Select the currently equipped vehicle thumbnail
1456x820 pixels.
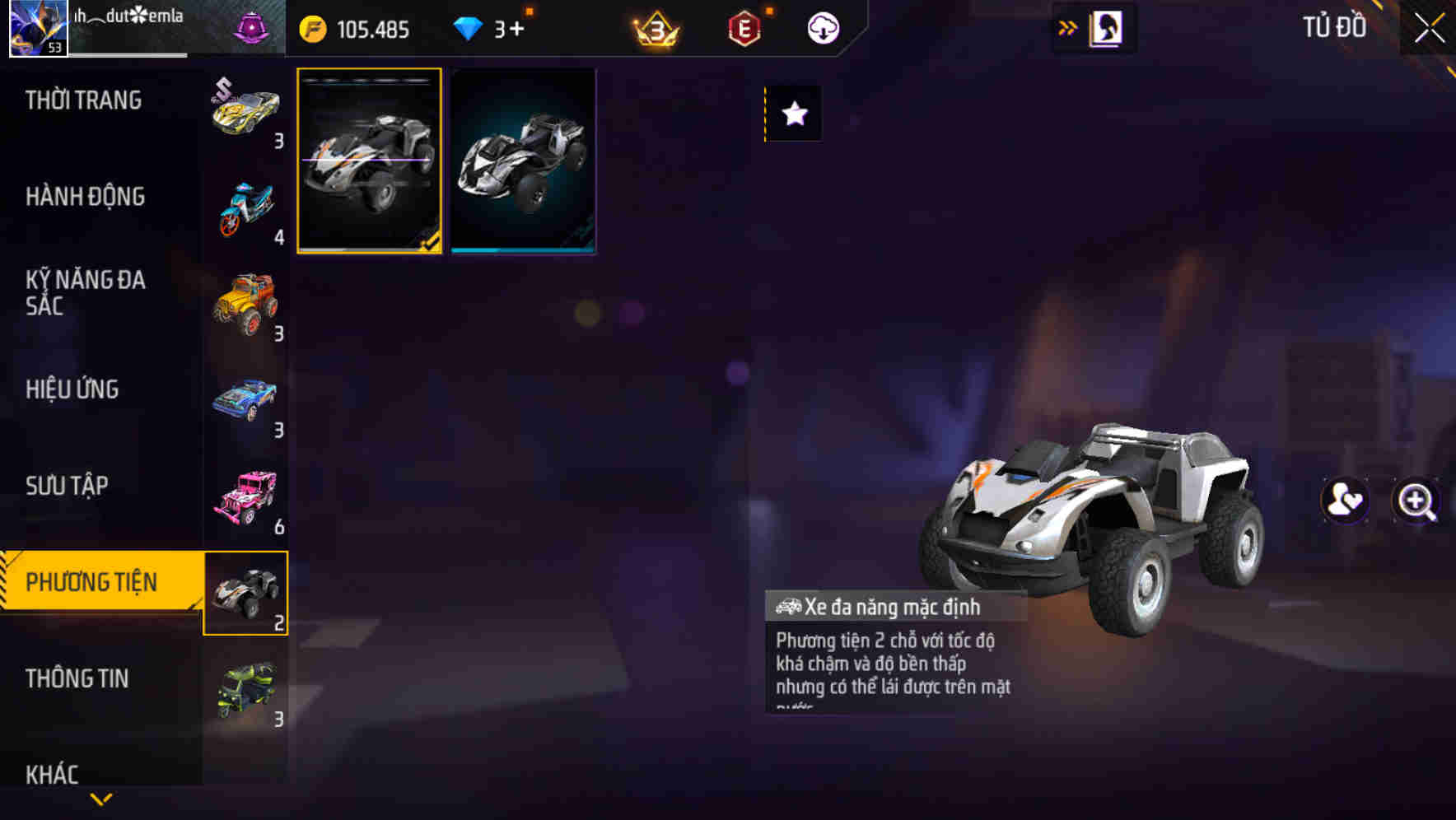click(x=369, y=161)
